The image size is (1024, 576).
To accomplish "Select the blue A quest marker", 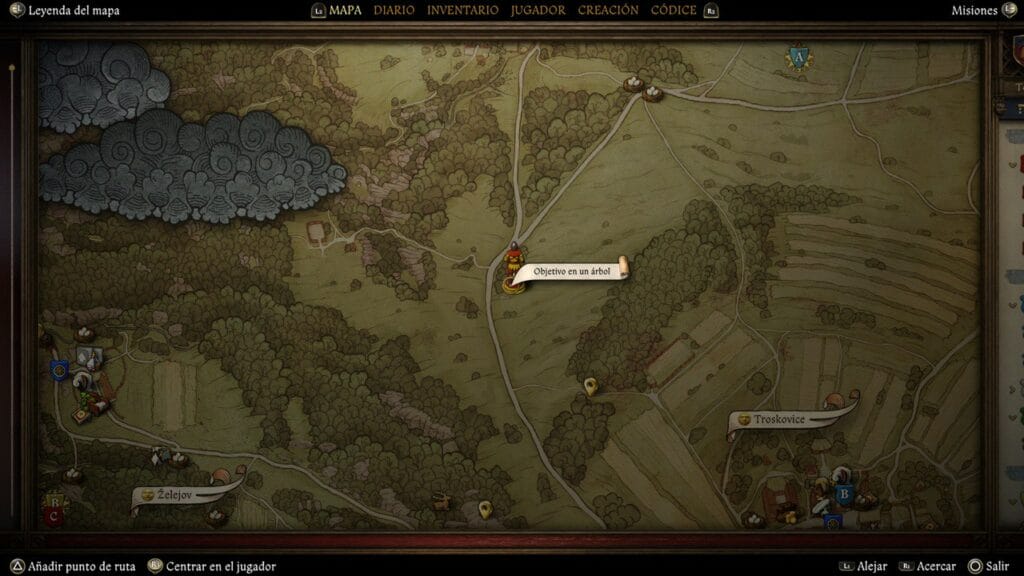I will [798, 58].
